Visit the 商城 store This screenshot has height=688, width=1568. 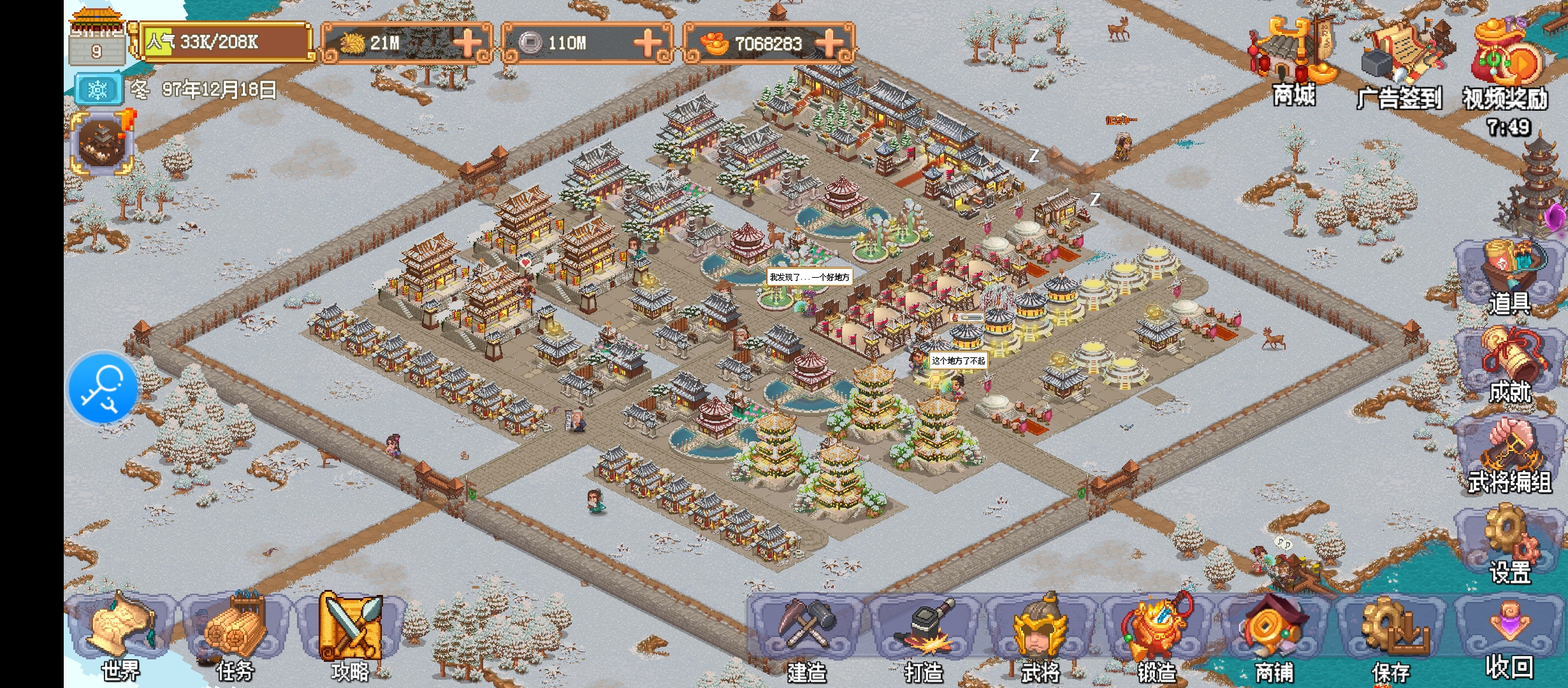click(1294, 61)
